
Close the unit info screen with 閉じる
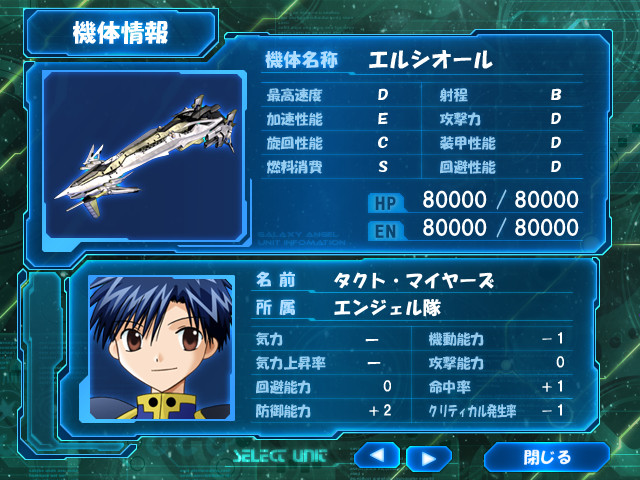click(x=546, y=457)
